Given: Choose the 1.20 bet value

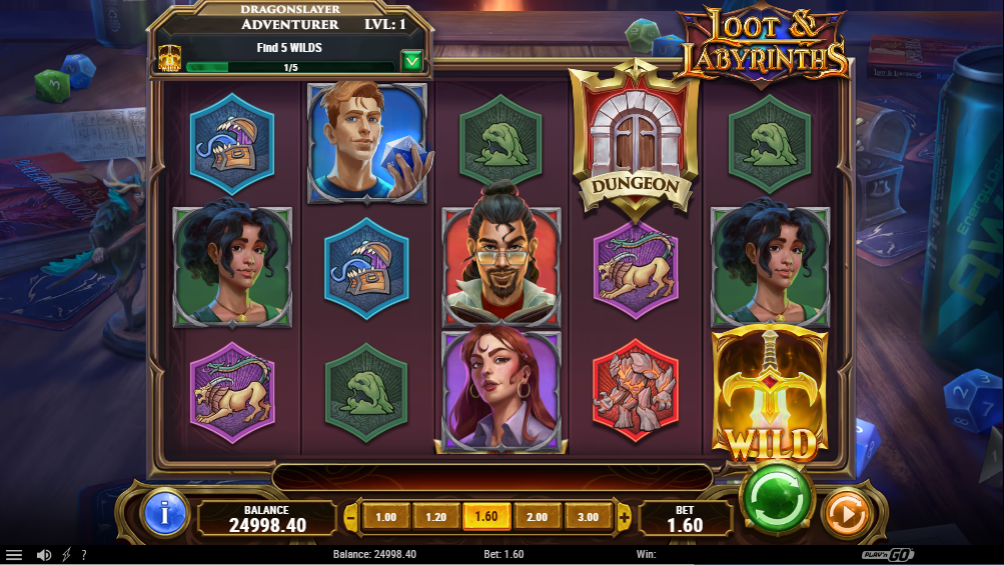Looking at the screenshot, I should pos(436,517).
